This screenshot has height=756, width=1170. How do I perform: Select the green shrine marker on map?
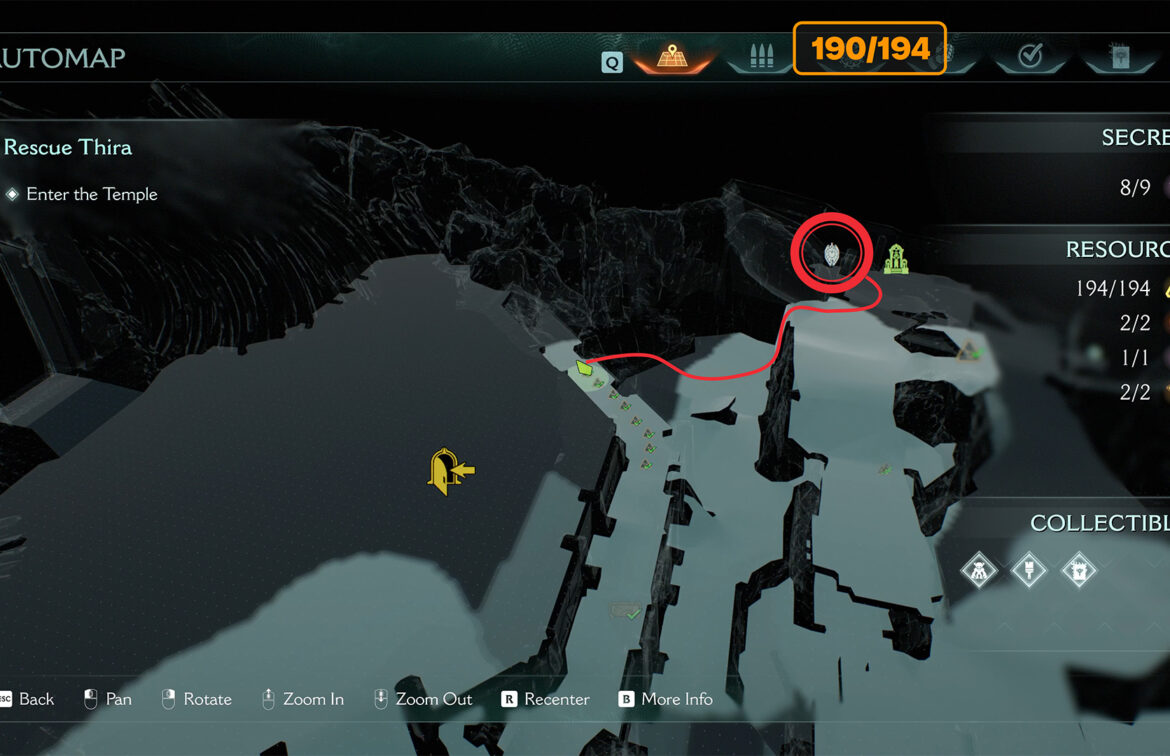(897, 258)
